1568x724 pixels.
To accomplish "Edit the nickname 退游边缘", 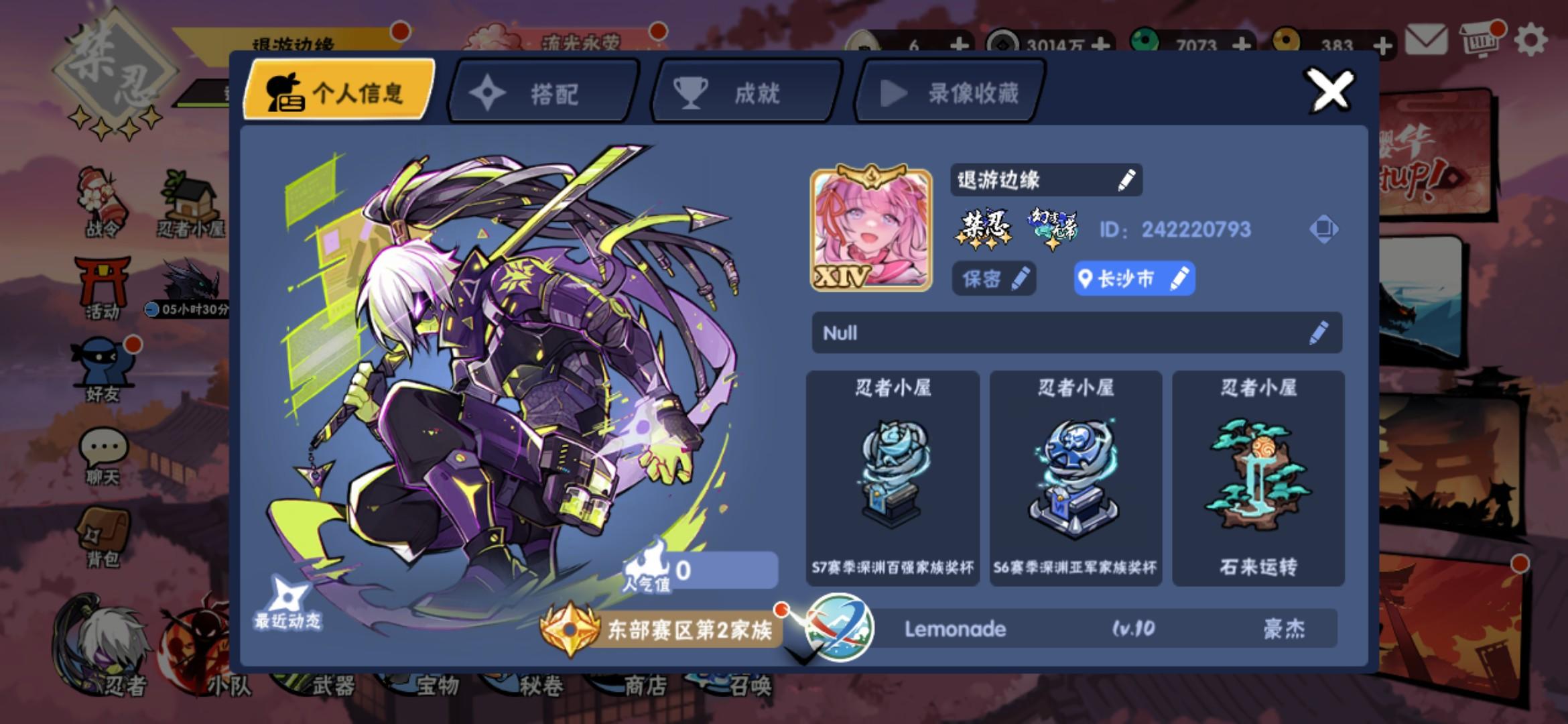I will point(1127,180).
